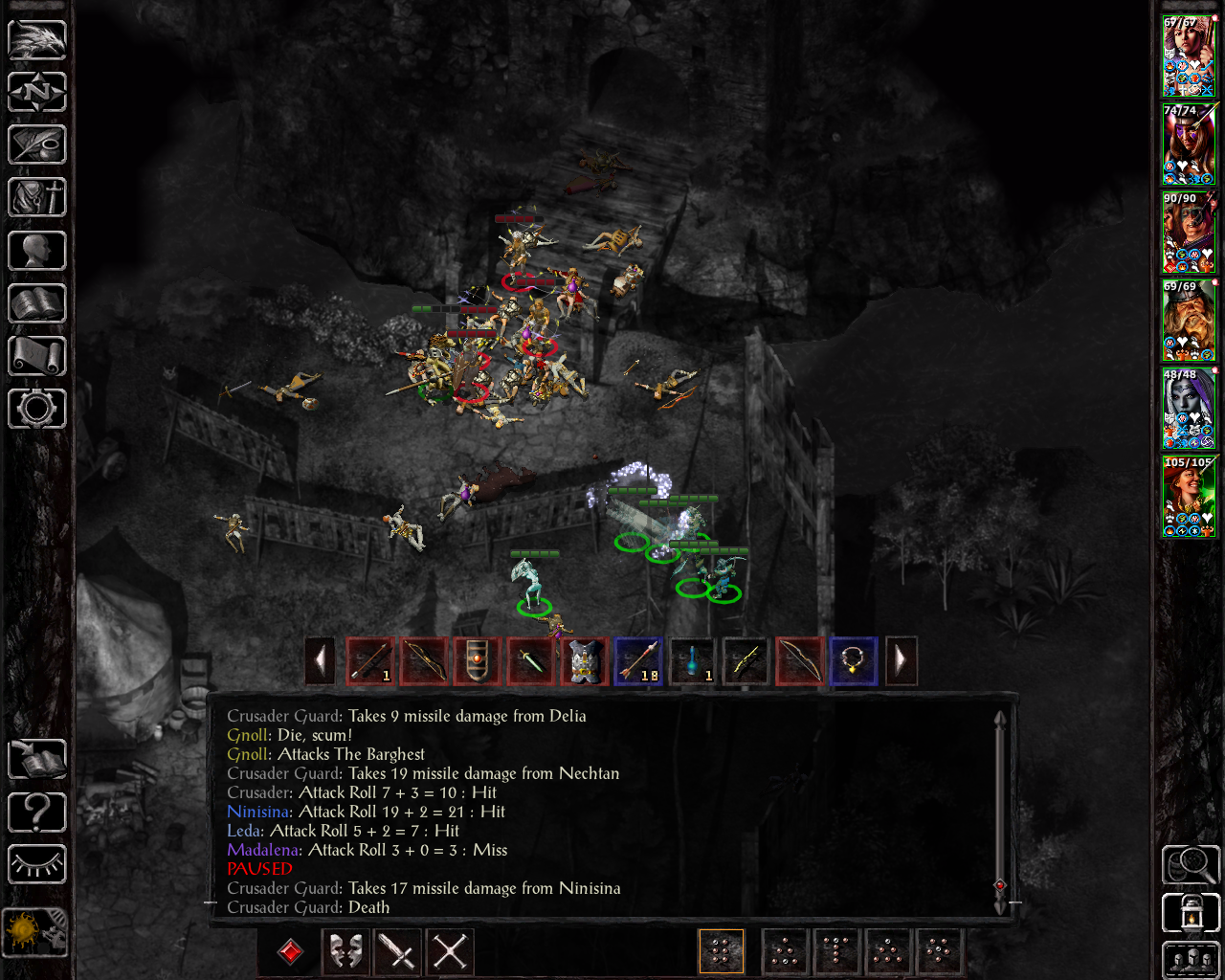This screenshot has width=1225, height=980.
Task: Open the area map with the compass button
Action: tap(37, 92)
